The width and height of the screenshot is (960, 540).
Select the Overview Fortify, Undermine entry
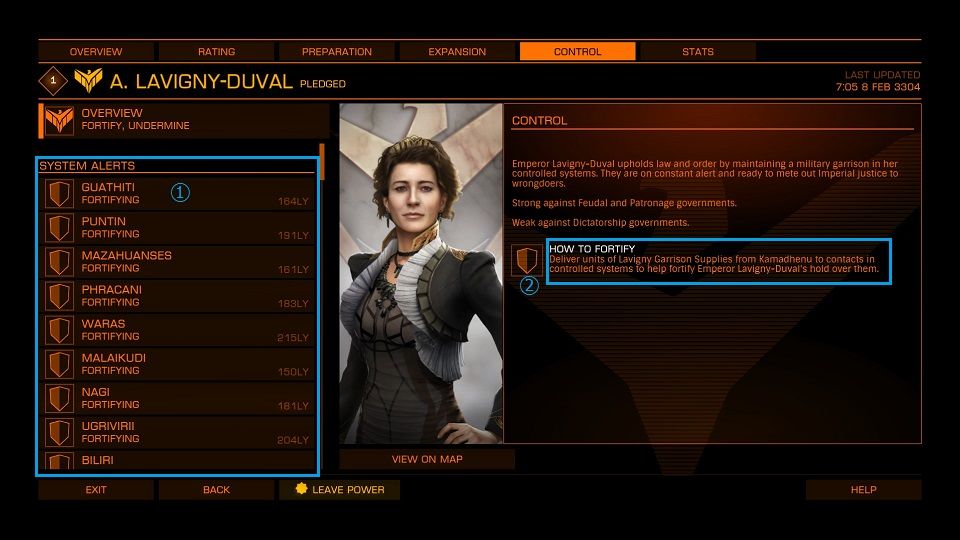click(x=184, y=120)
